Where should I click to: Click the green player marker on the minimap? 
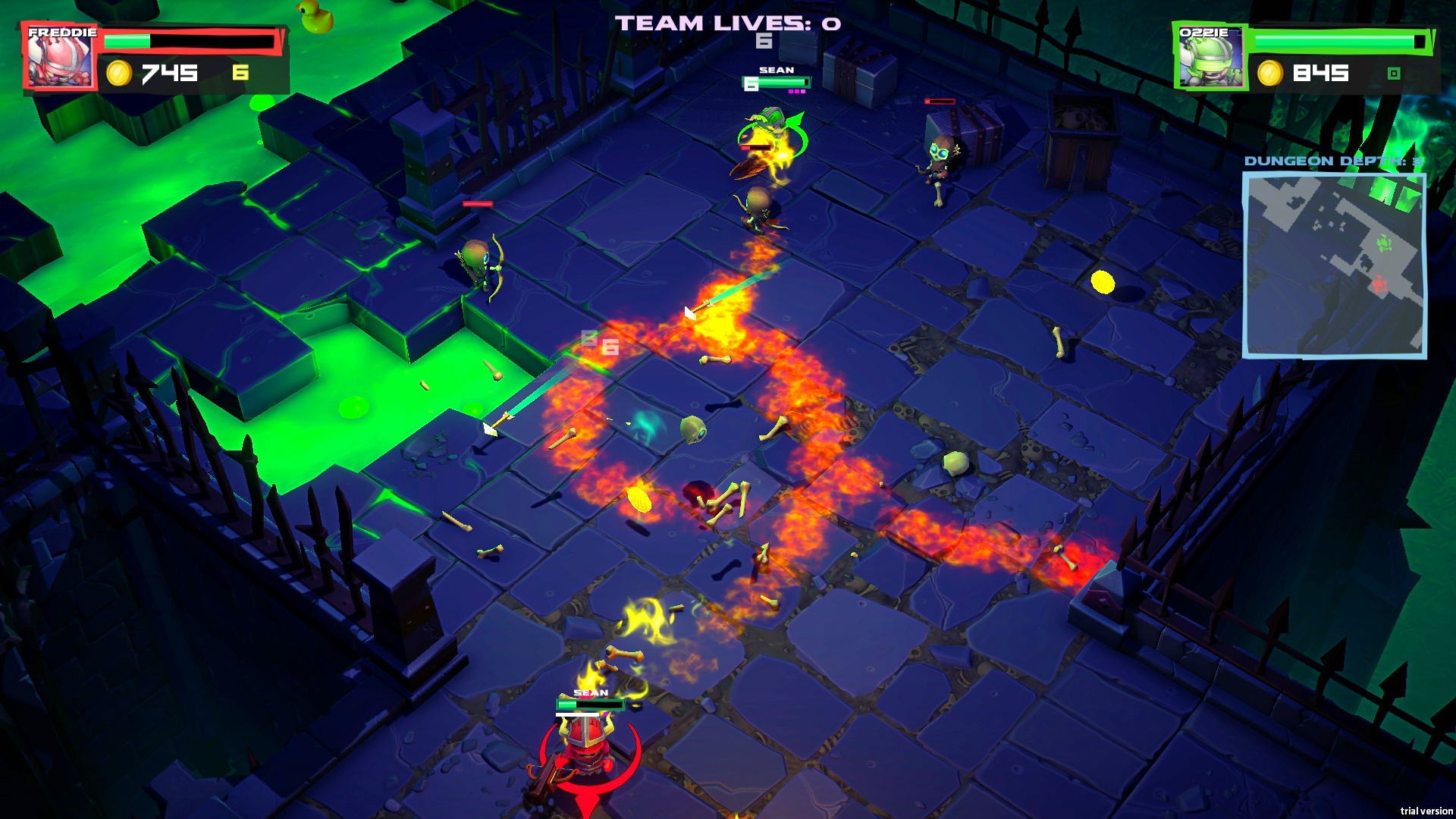[x=1383, y=243]
